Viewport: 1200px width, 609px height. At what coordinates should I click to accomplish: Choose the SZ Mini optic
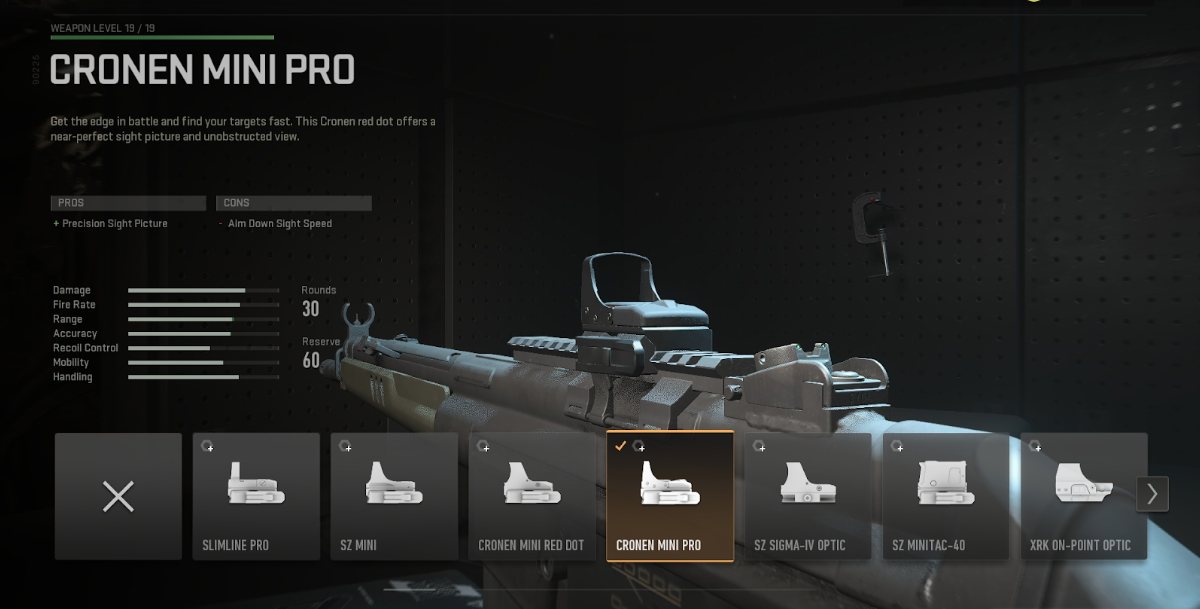pyautogui.click(x=394, y=496)
